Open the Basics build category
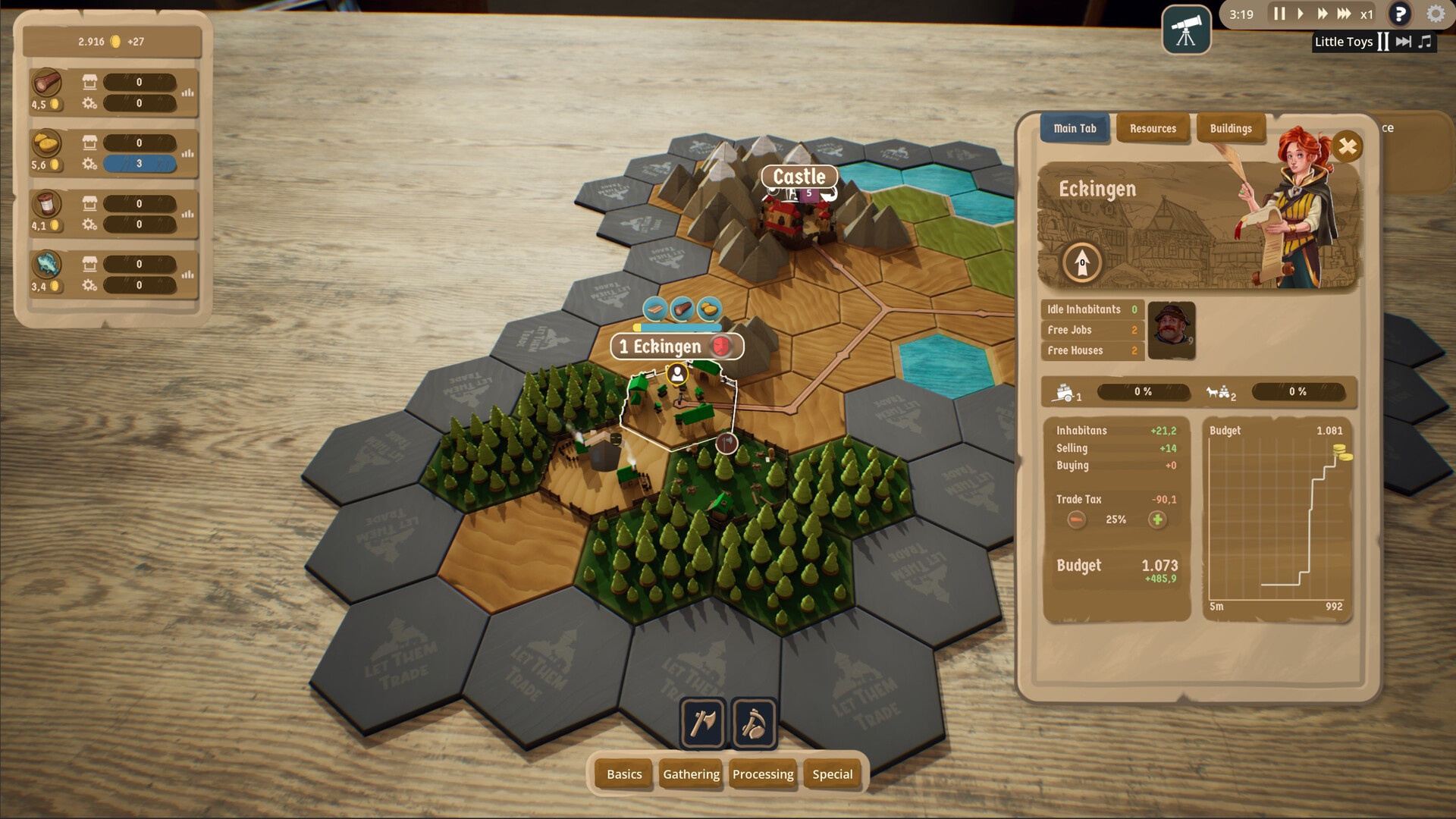Screen dimensions: 1456x819 click(624, 774)
